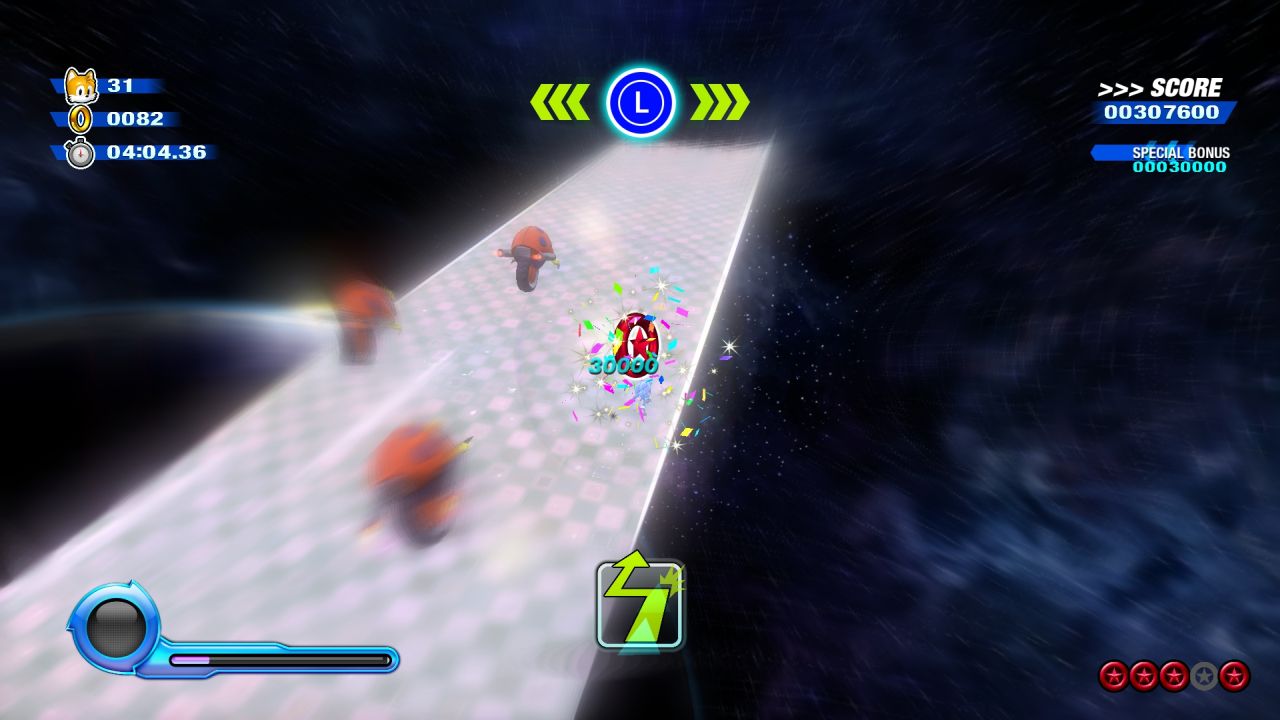Click the Tails lives icon
This screenshot has height=720, width=1280.
tap(82, 85)
